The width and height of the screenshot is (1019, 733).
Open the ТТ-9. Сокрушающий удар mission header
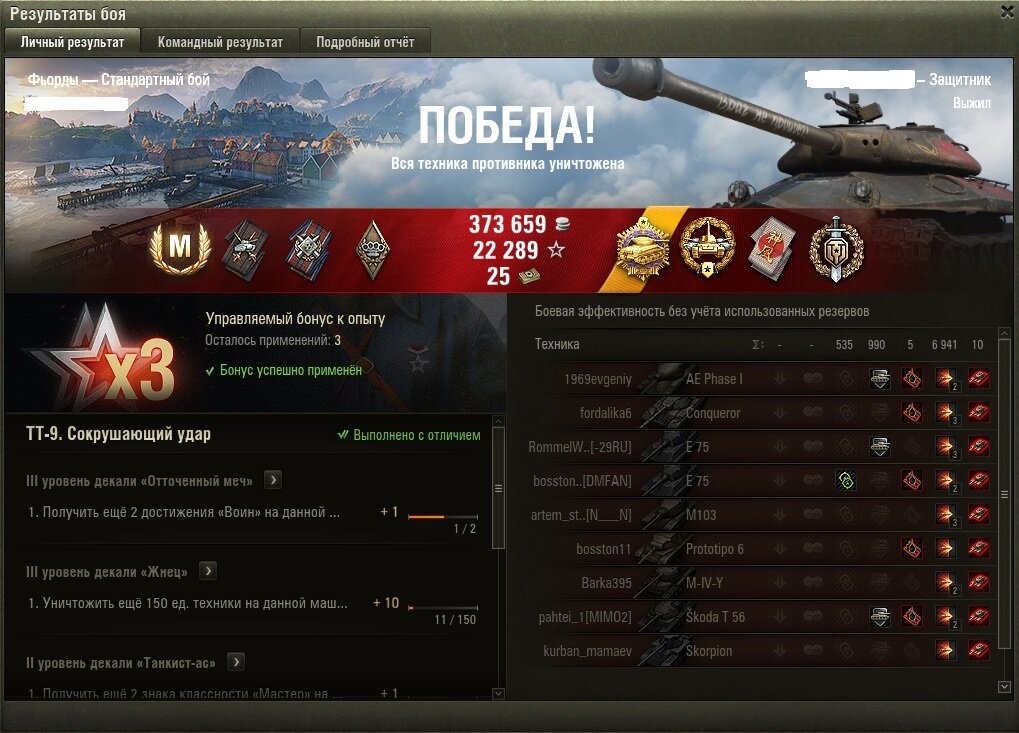[x=118, y=435]
